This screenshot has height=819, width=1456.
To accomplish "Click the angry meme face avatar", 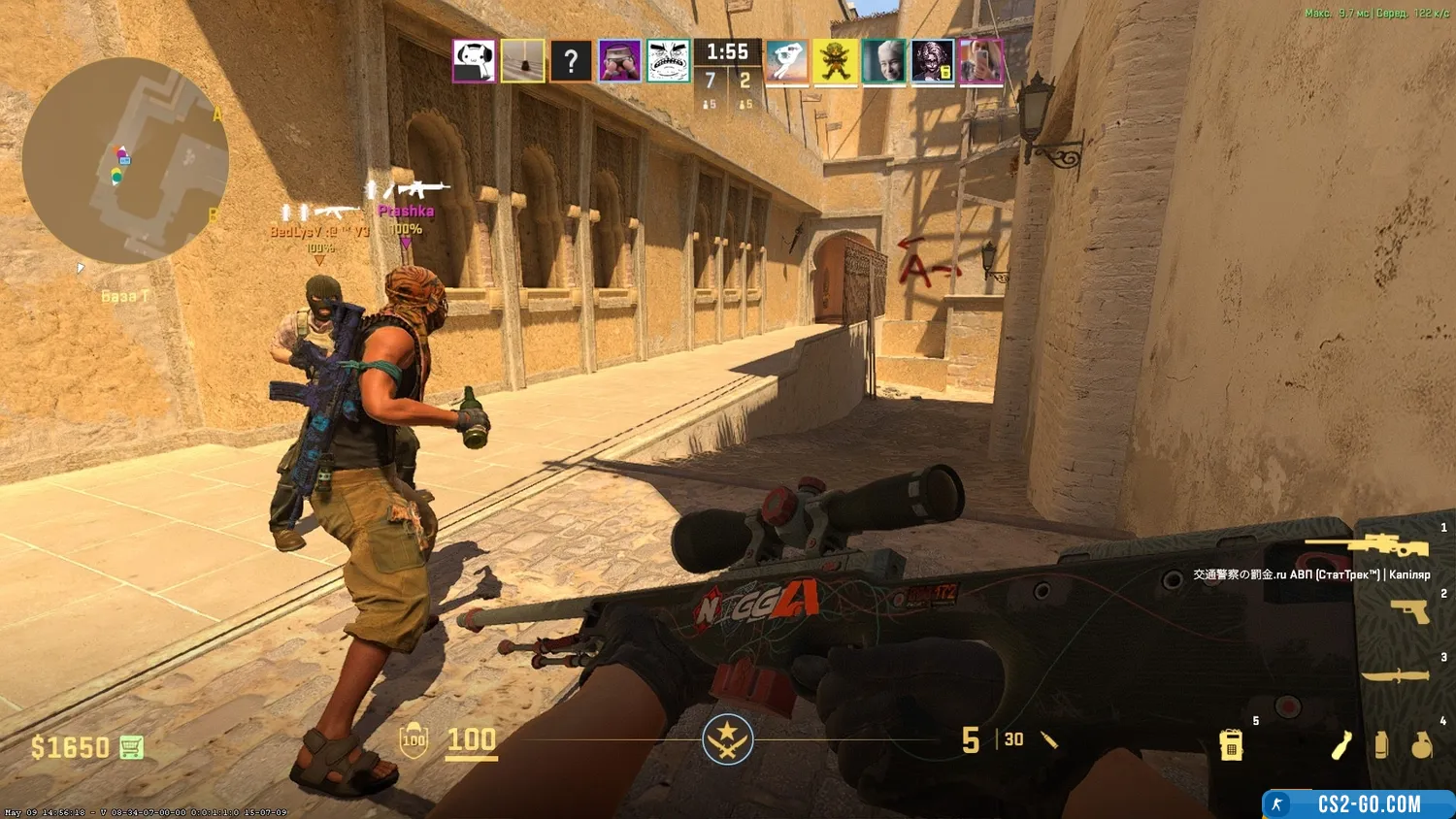I will click(668, 61).
